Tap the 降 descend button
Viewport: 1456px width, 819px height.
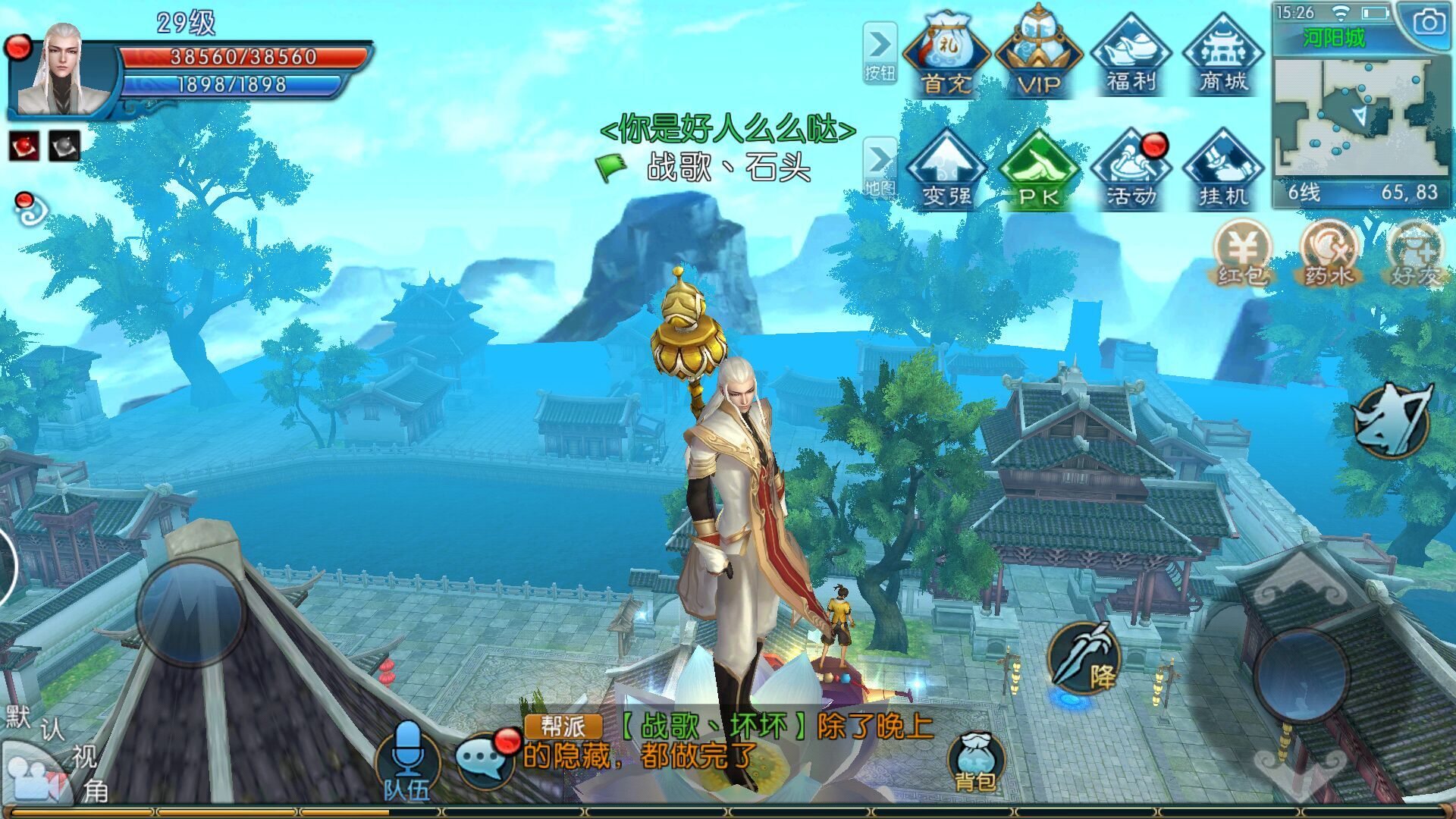coord(1084,658)
